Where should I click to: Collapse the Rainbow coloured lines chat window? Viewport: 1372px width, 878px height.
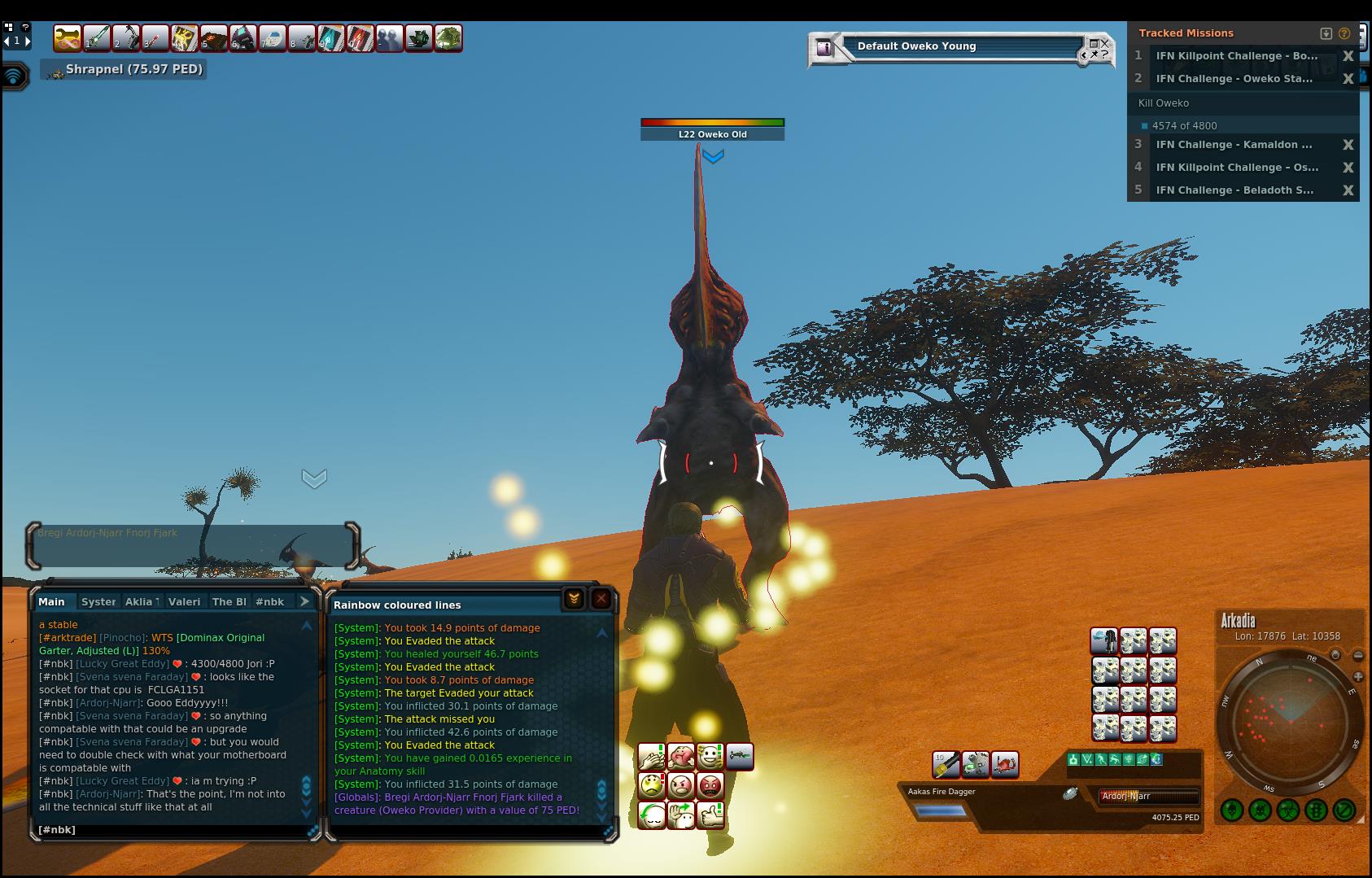tap(574, 600)
